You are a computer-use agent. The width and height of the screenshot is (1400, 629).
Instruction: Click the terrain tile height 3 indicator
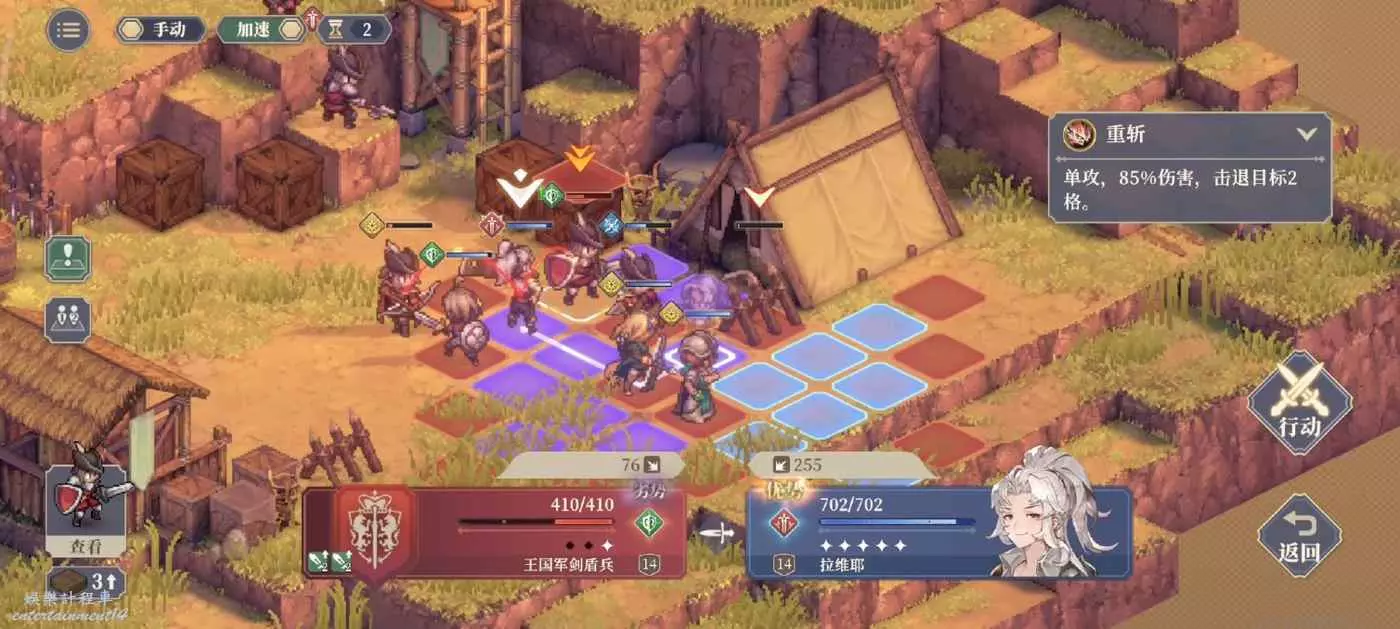86,582
